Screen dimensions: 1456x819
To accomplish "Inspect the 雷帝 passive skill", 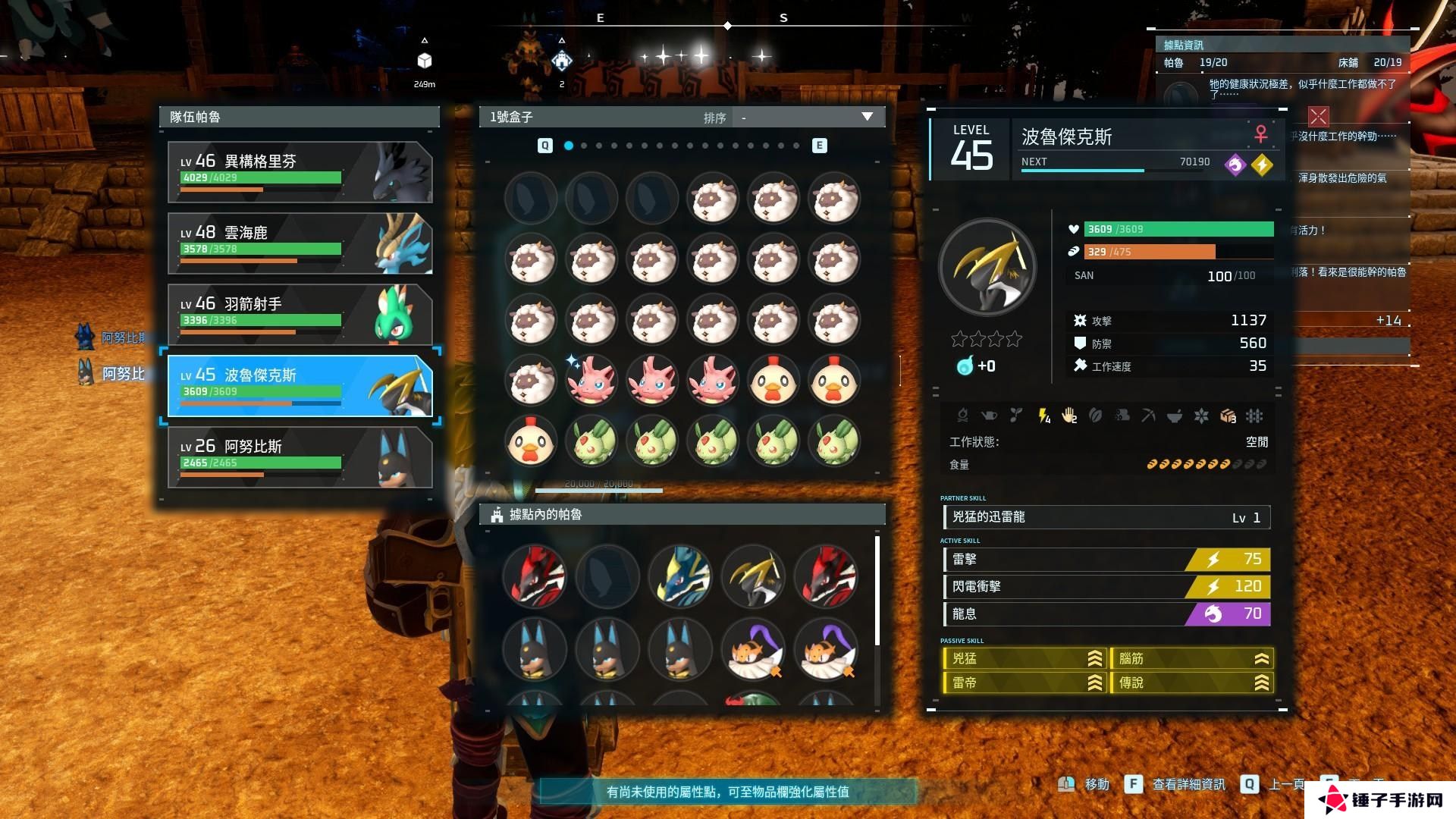I will (x=1024, y=682).
